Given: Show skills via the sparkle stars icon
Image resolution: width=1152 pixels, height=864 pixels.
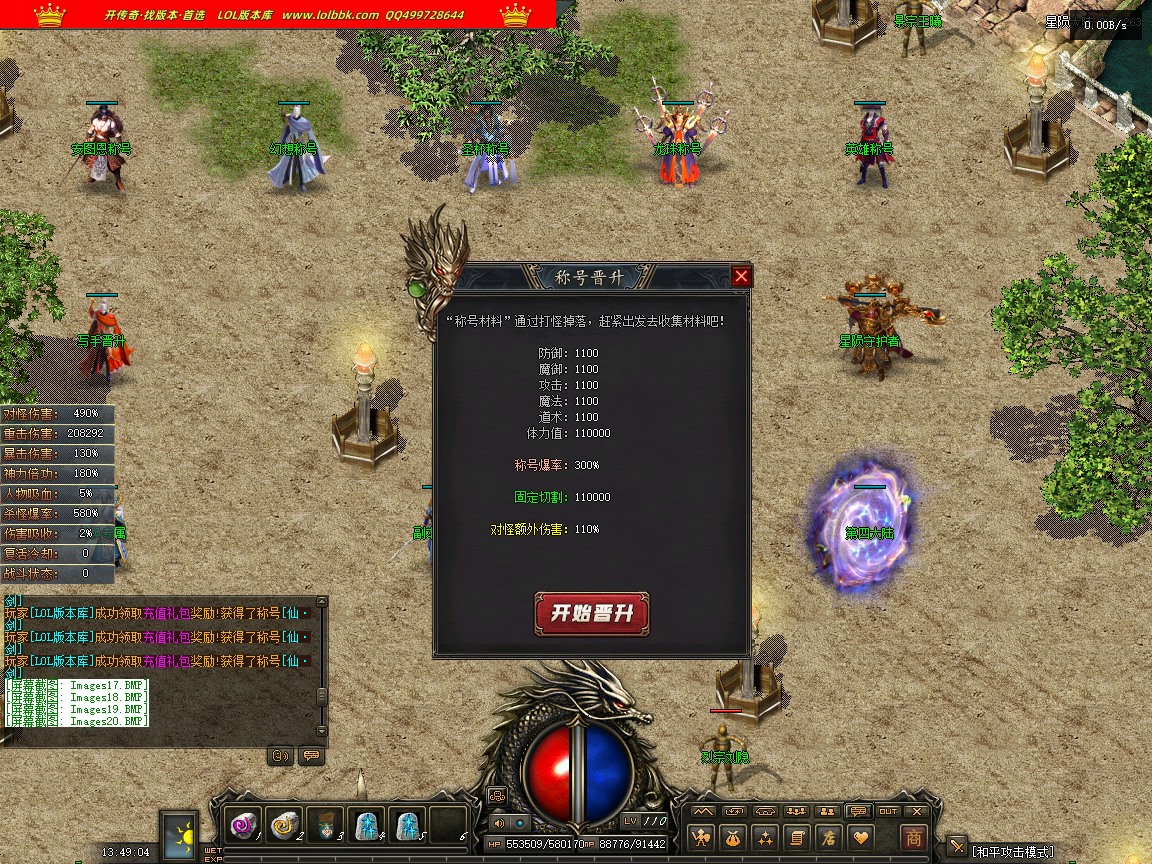Looking at the screenshot, I should coord(766,837).
